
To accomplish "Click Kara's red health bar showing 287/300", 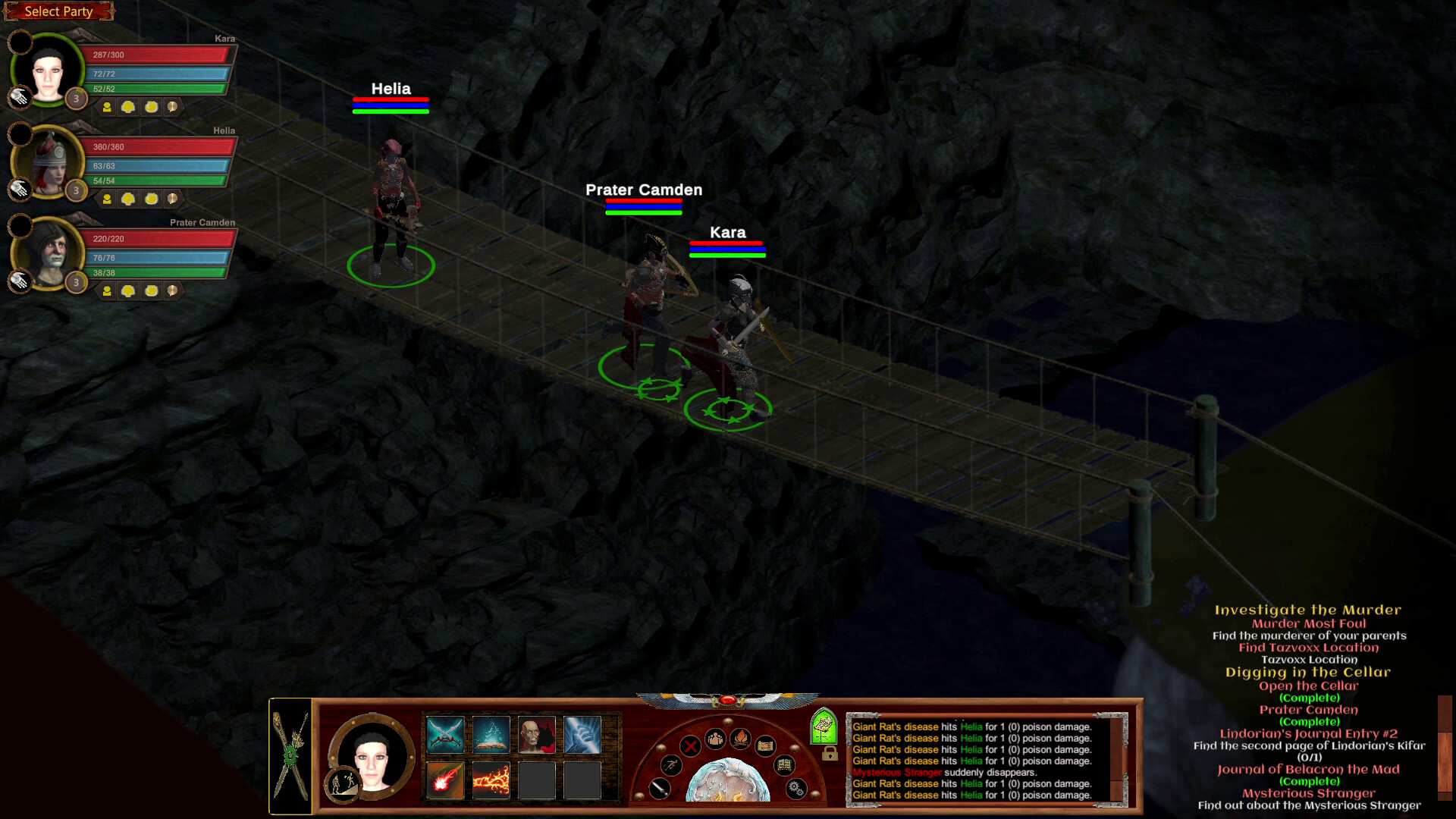I will pos(158,55).
